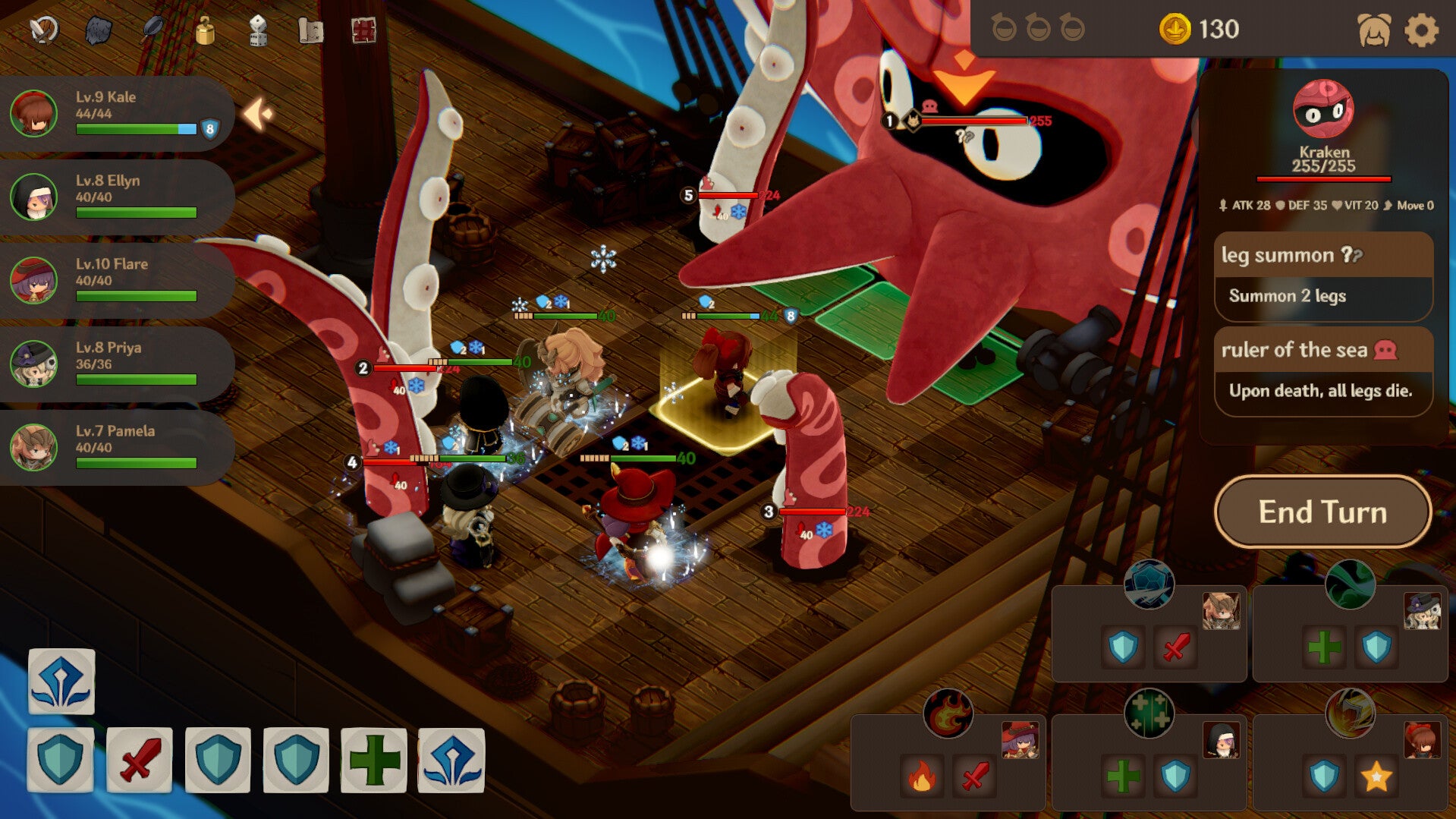Select the gold star slot on Kale's card
The height and width of the screenshot is (819, 1456).
(1376, 776)
